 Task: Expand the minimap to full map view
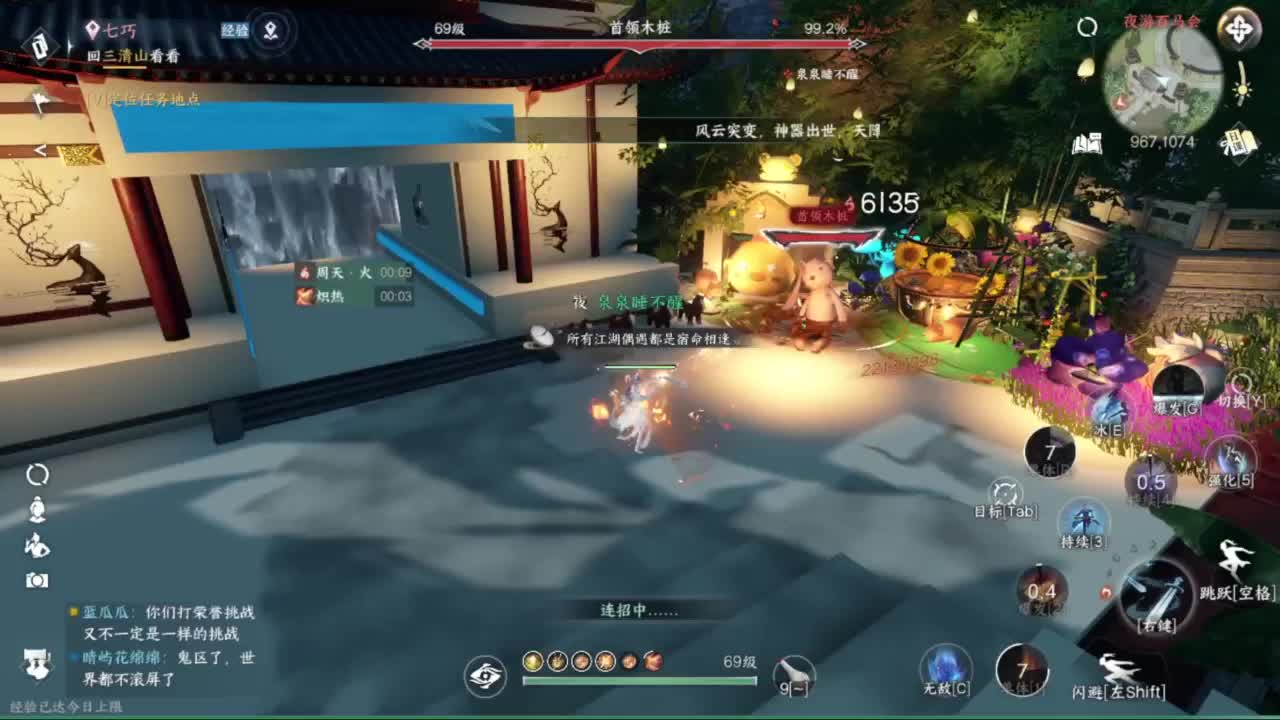coord(1240,31)
